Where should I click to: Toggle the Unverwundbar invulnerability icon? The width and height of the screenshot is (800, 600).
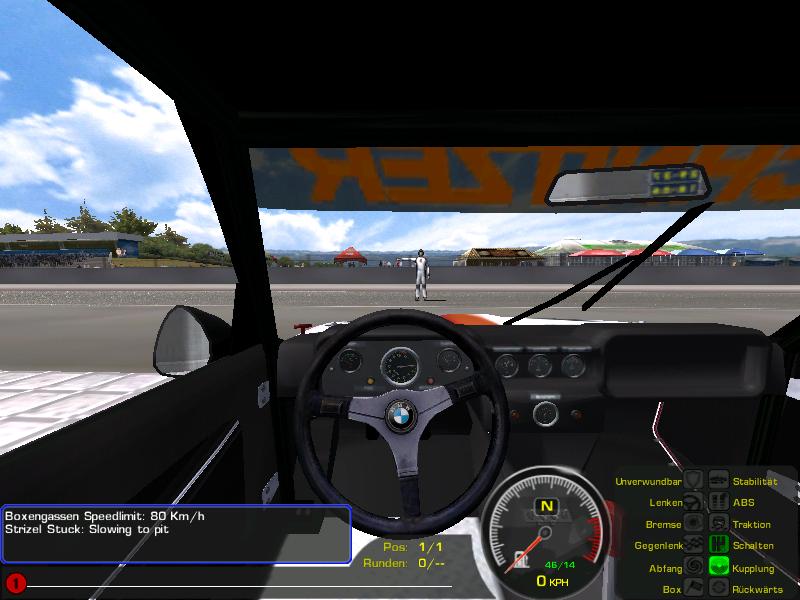coord(694,481)
